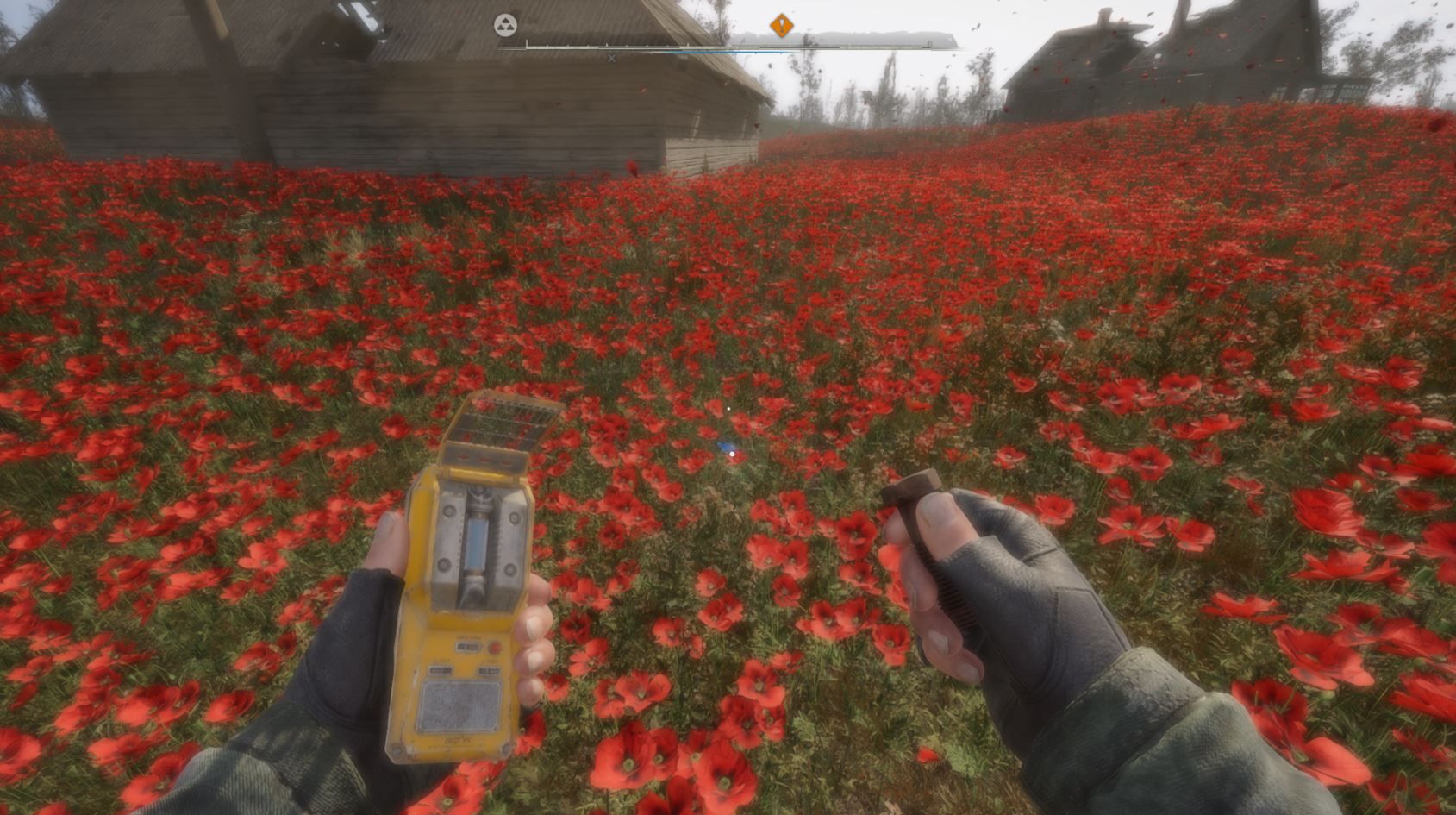1456x815 pixels.
Task: Click the X waypoint marker below the compass bar
Action: click(x=612, y=58)
